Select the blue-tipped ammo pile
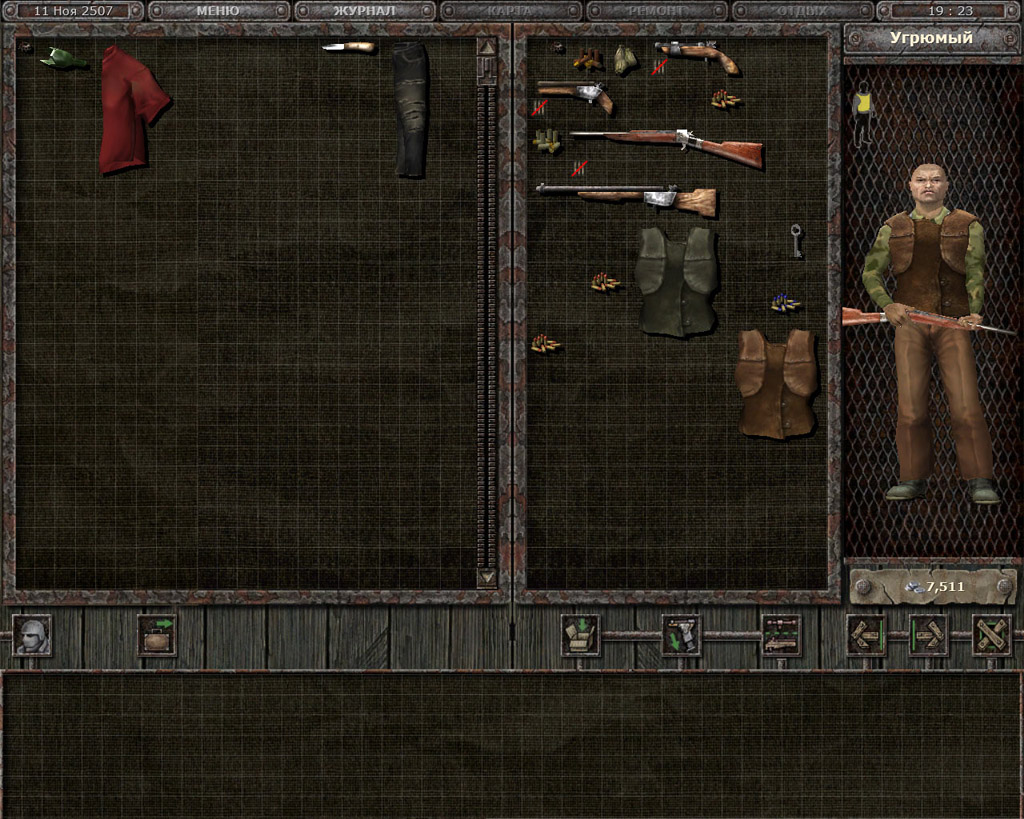This screenshot has width=1024, height=819. (785, 303)
